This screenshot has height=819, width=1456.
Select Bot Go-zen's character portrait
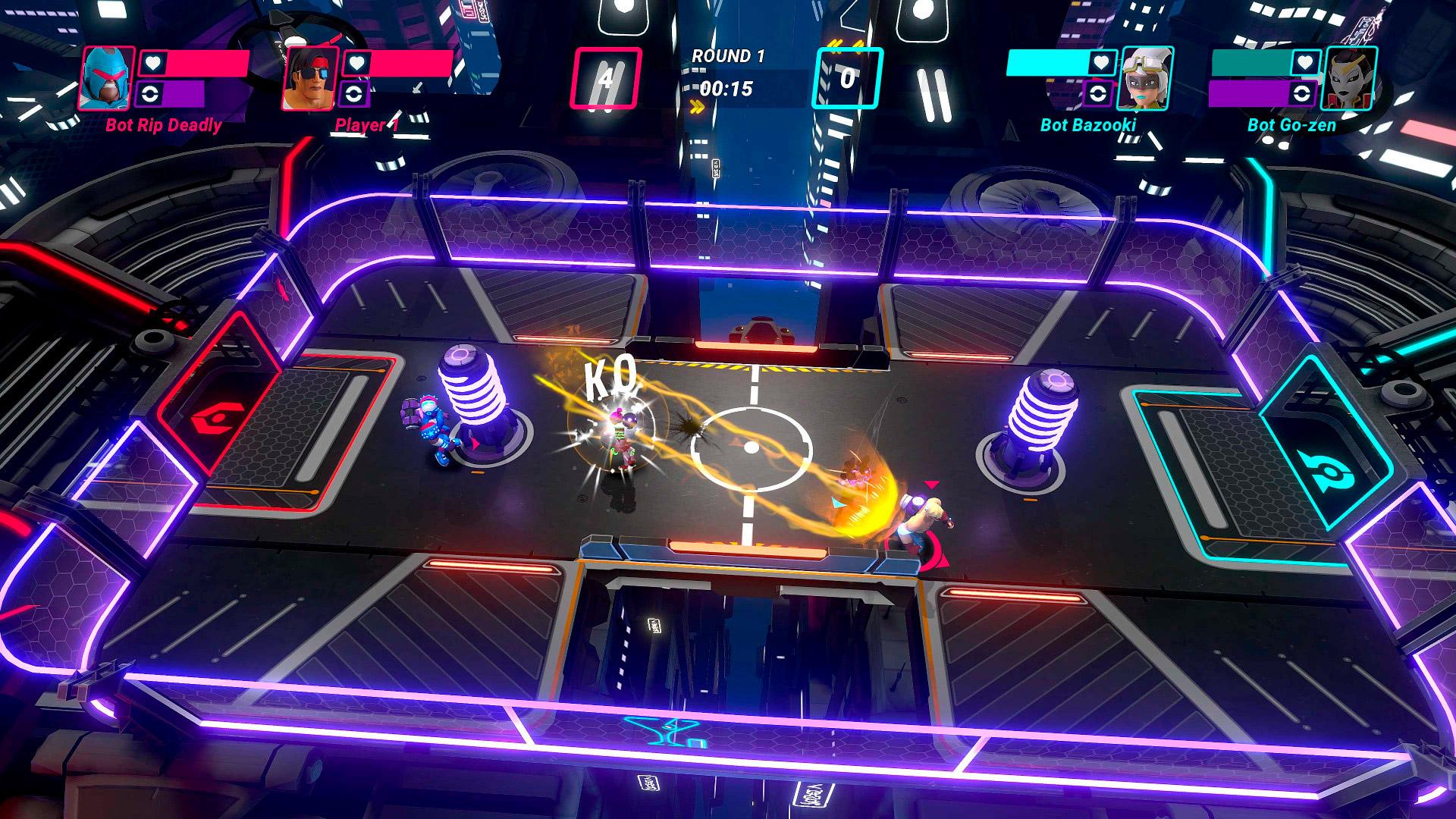coord(1349,79)
